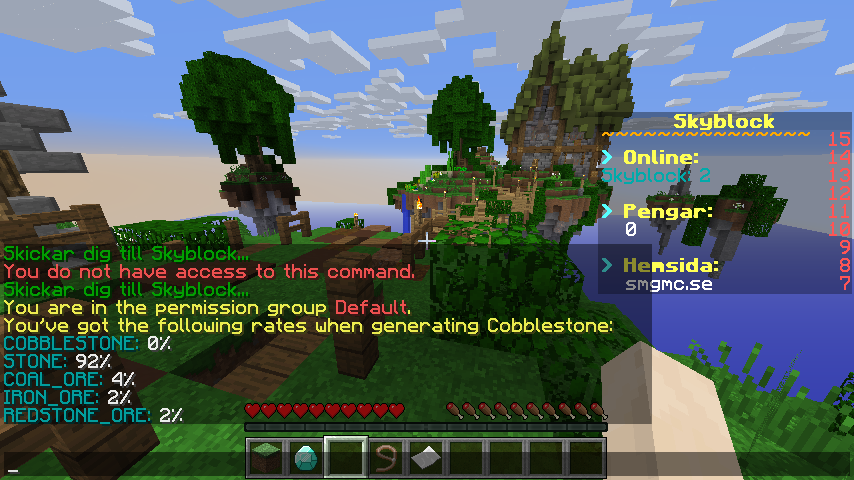Select the grass block hotbar slot
854x480 pixels.
265,458
